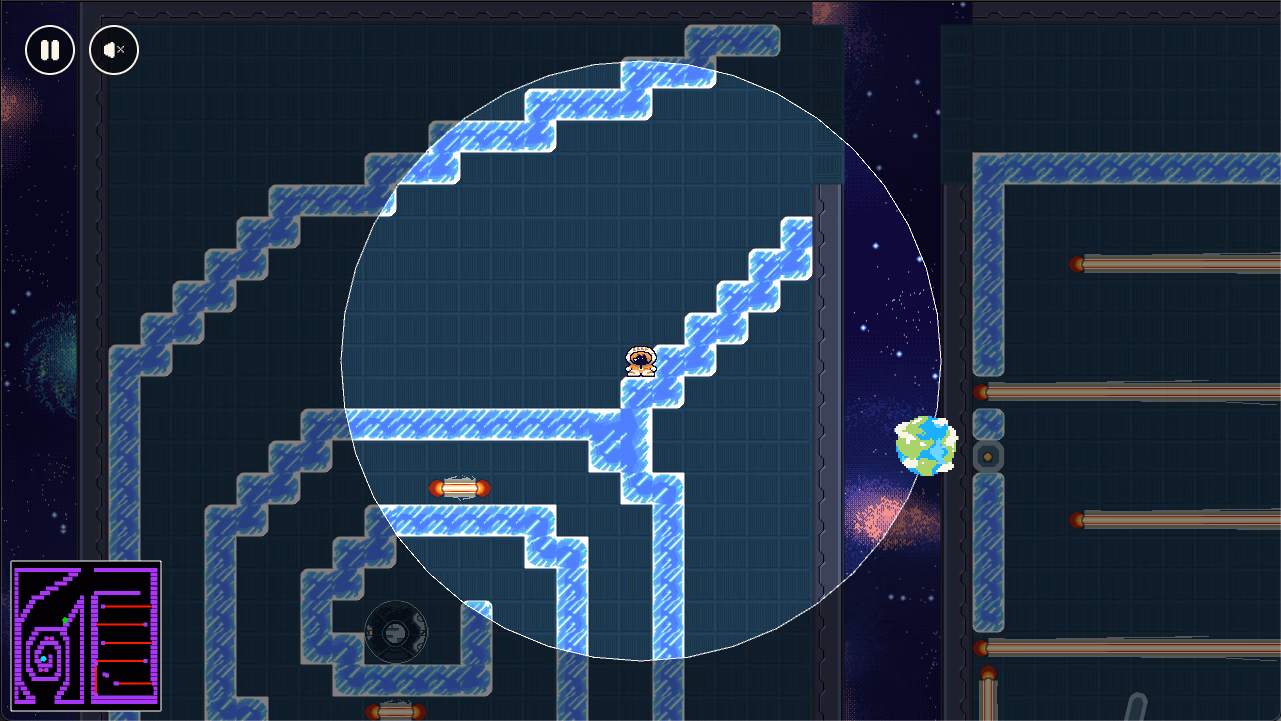Screen dimensions: 1281x721
Task: Select the astronaut character on the stairs
Action: click(641, 362)
